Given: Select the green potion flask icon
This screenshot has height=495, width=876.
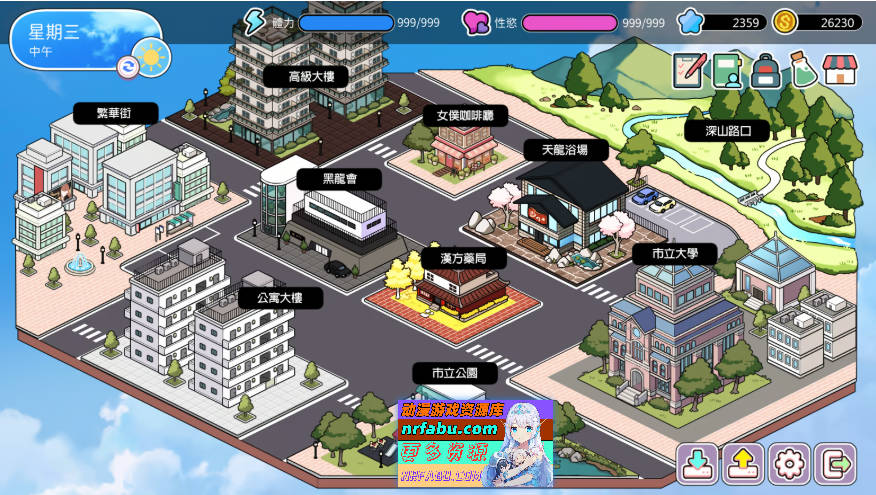Looking at the screenshot, I should pyautogui.click(x=802, y=70).
